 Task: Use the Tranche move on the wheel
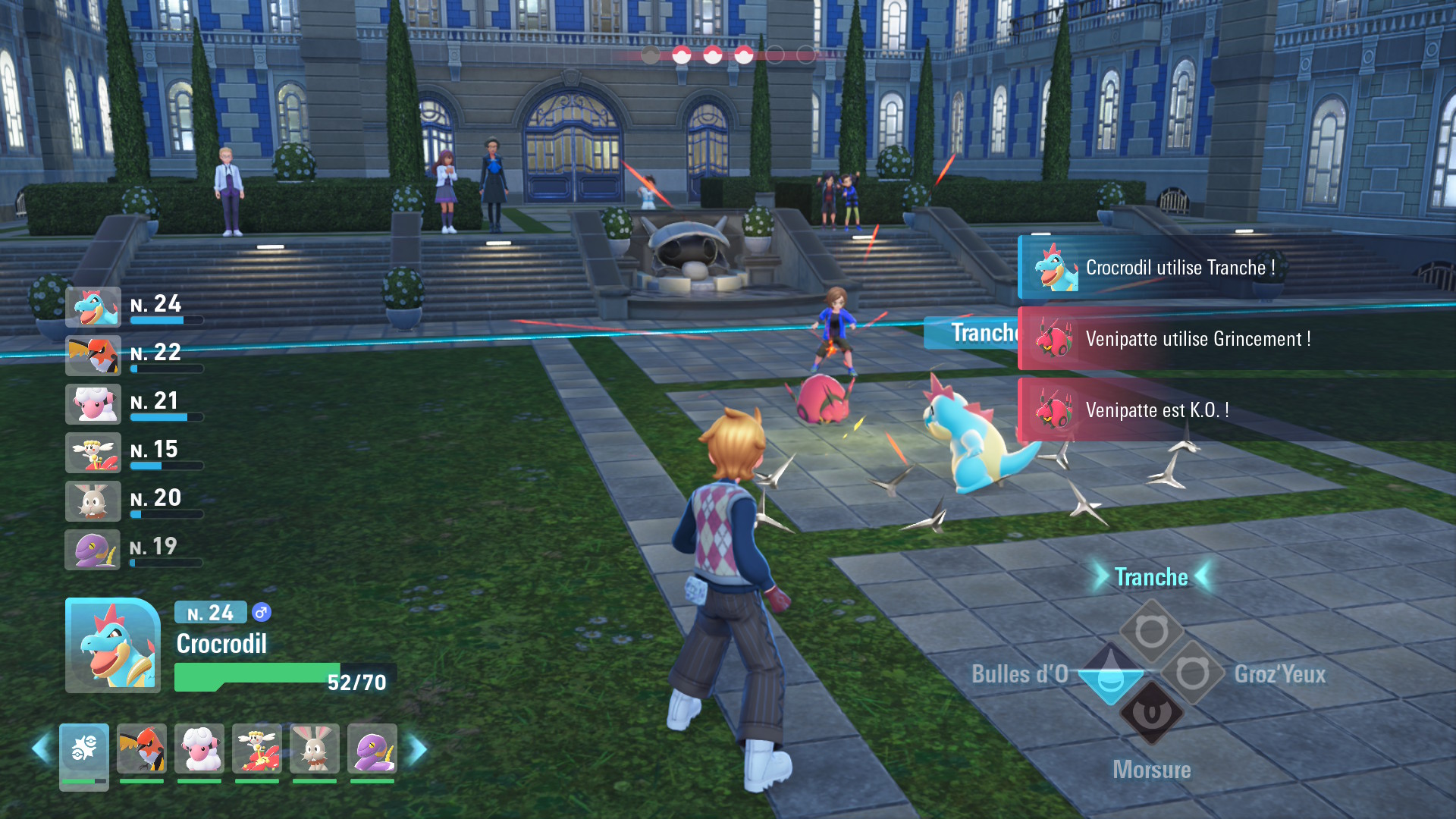[1151, 631]
